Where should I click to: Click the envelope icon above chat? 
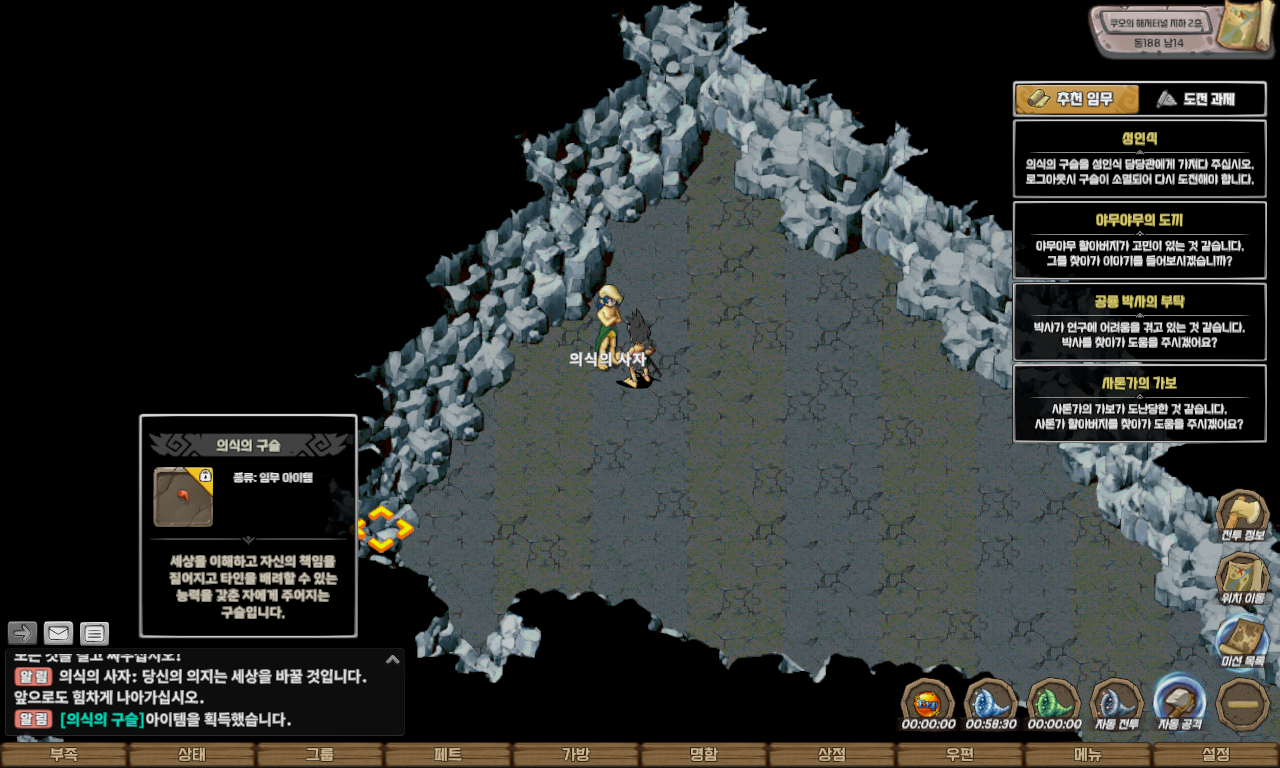(59, 633)
